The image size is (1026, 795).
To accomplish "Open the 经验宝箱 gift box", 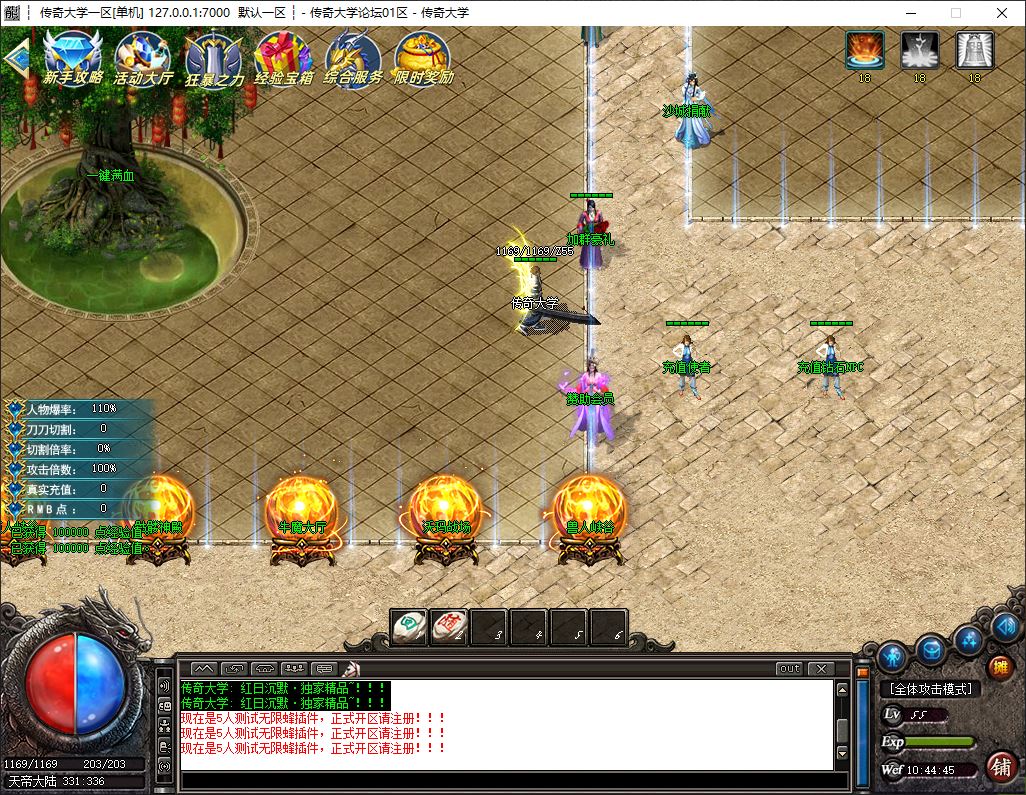I will 283,56.
